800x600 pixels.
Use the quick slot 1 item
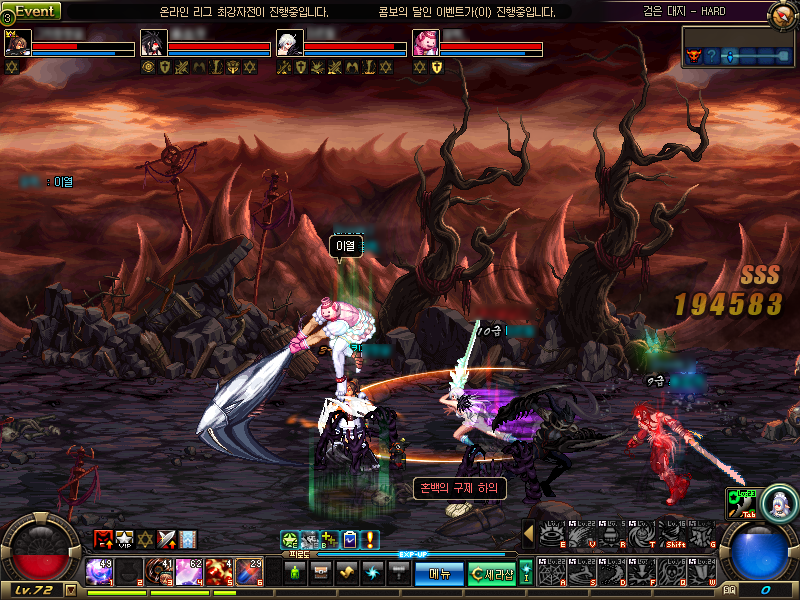[100, 572]
